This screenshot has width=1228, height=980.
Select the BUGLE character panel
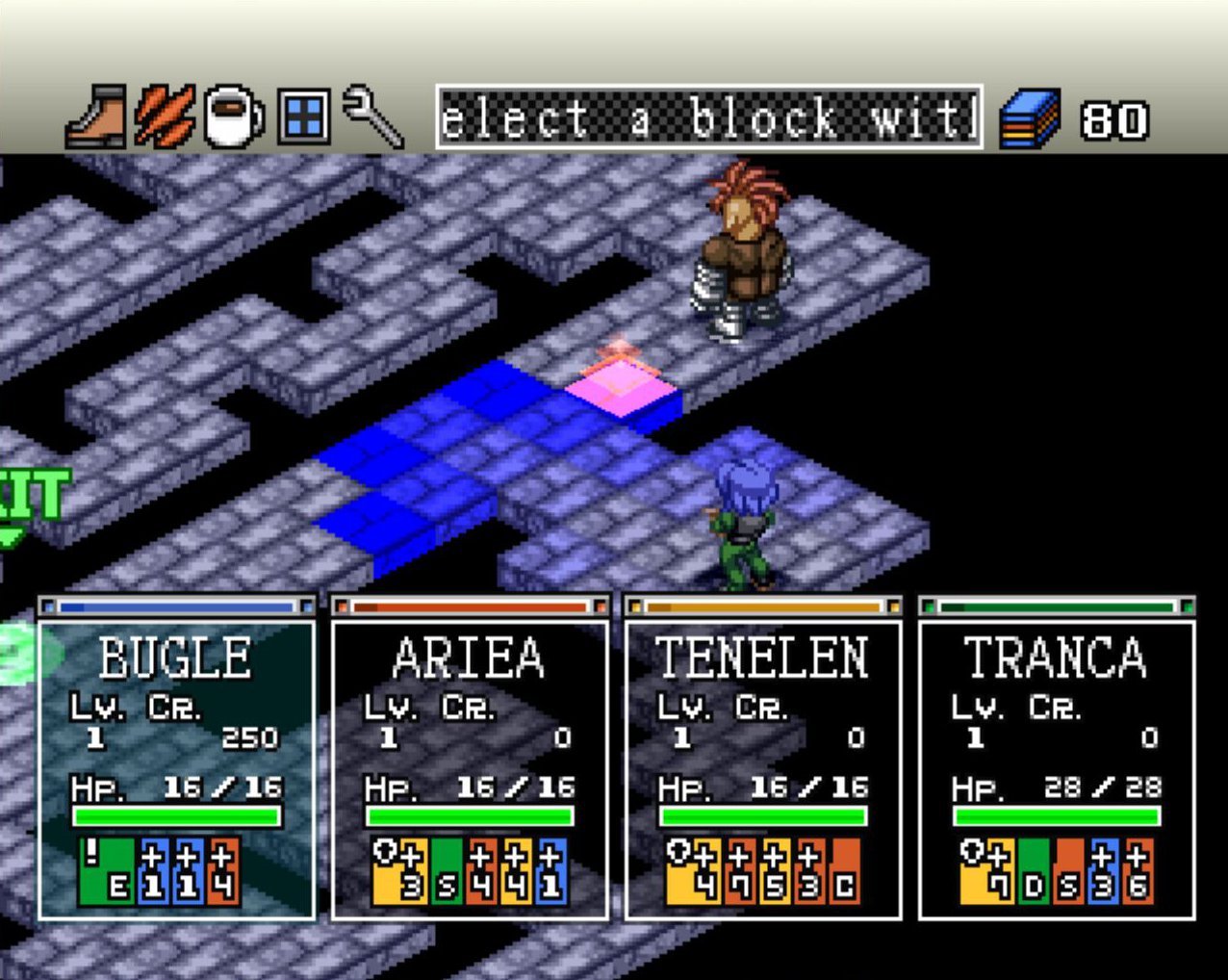[177, 770]
